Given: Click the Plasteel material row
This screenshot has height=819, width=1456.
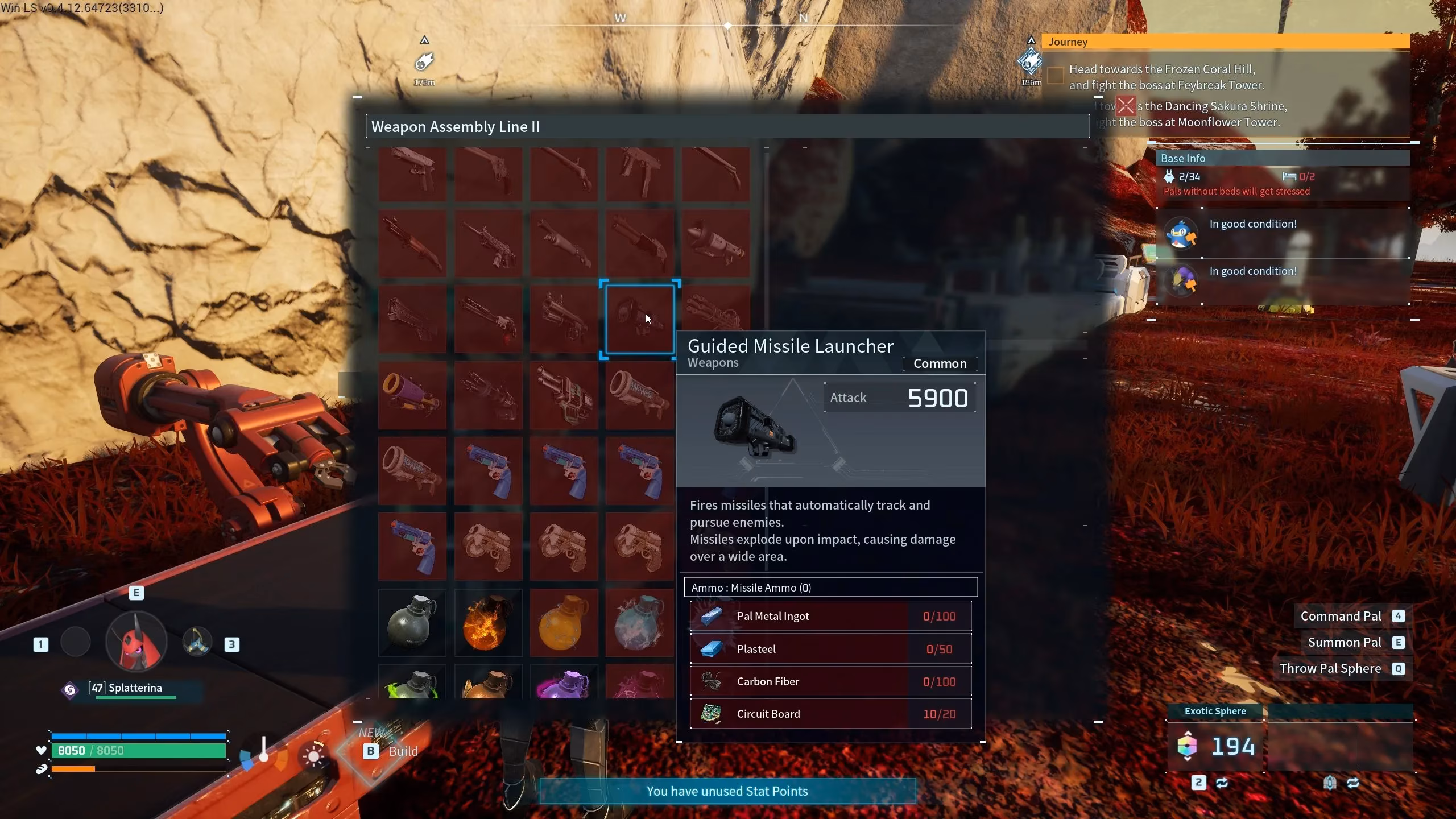Looking at the screenshot, I should click(x=830, y=649).
